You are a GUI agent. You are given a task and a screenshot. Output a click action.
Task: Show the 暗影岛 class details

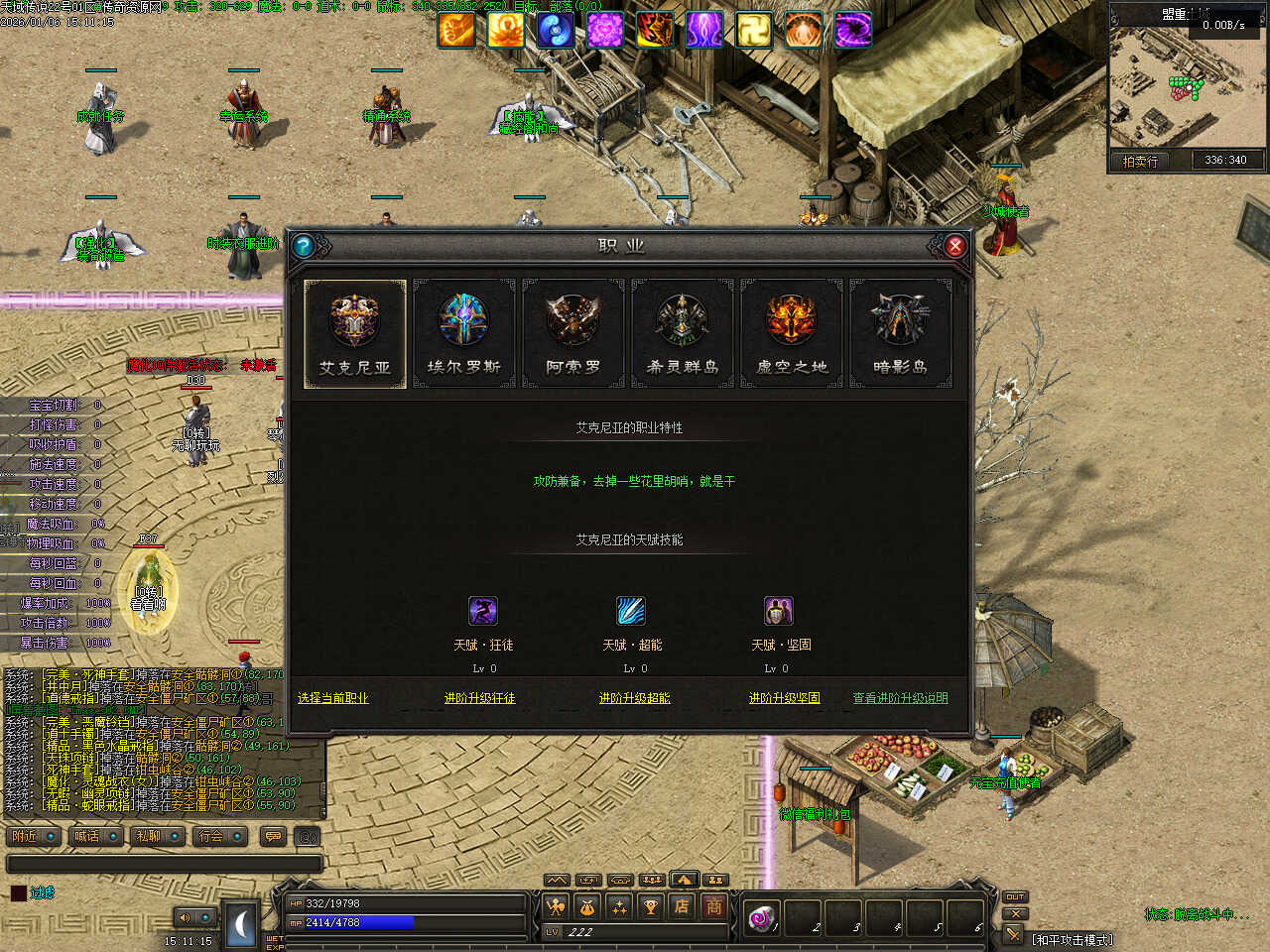[900, 334]
